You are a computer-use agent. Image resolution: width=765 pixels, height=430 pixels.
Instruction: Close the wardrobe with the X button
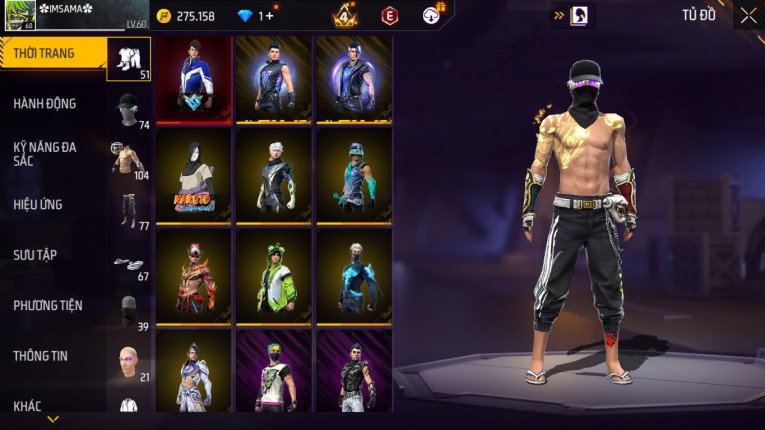pyautogui.click(x=748, y=15)
